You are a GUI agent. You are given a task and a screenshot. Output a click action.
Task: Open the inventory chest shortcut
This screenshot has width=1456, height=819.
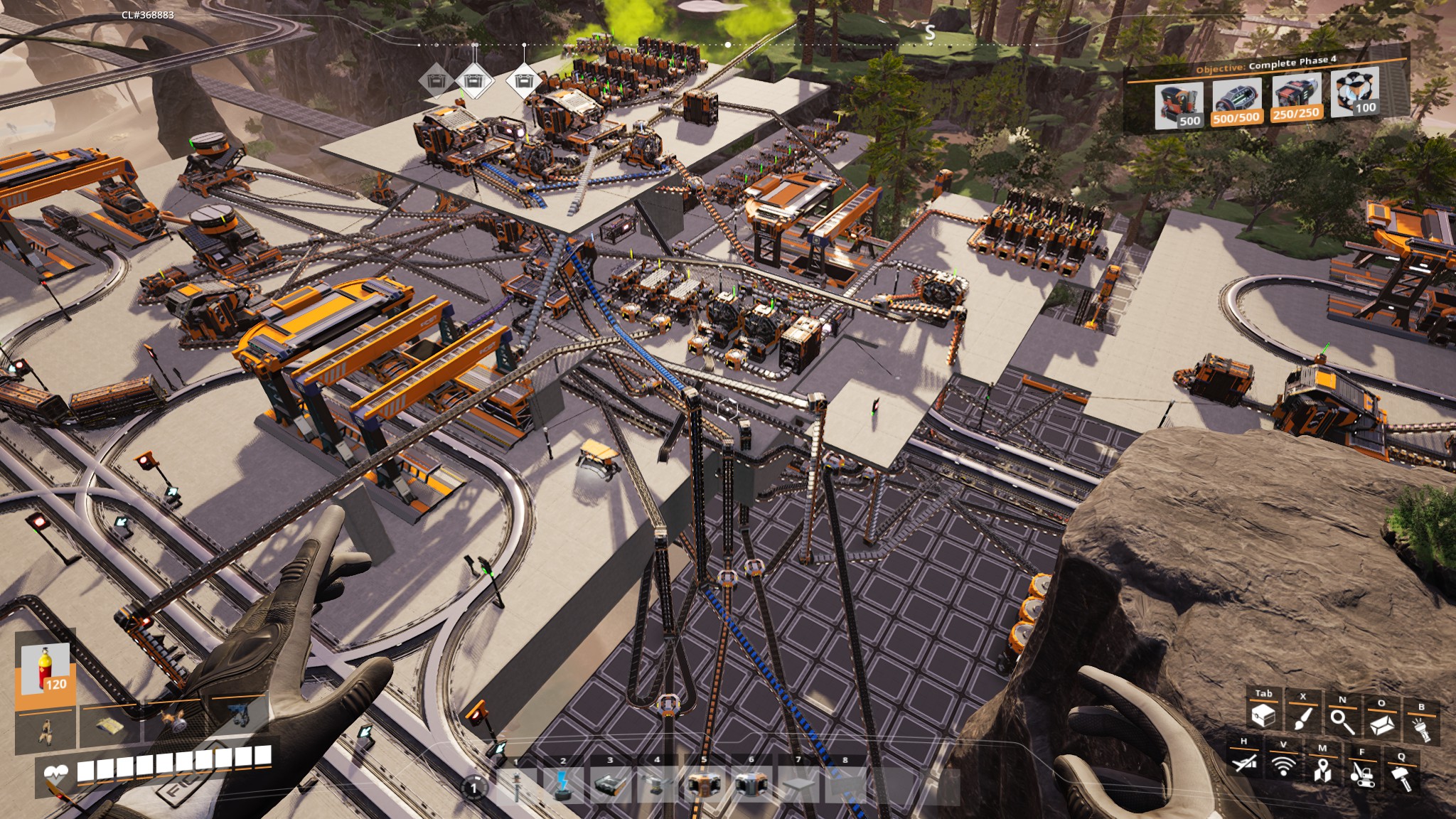click(x=1263, y=717)
